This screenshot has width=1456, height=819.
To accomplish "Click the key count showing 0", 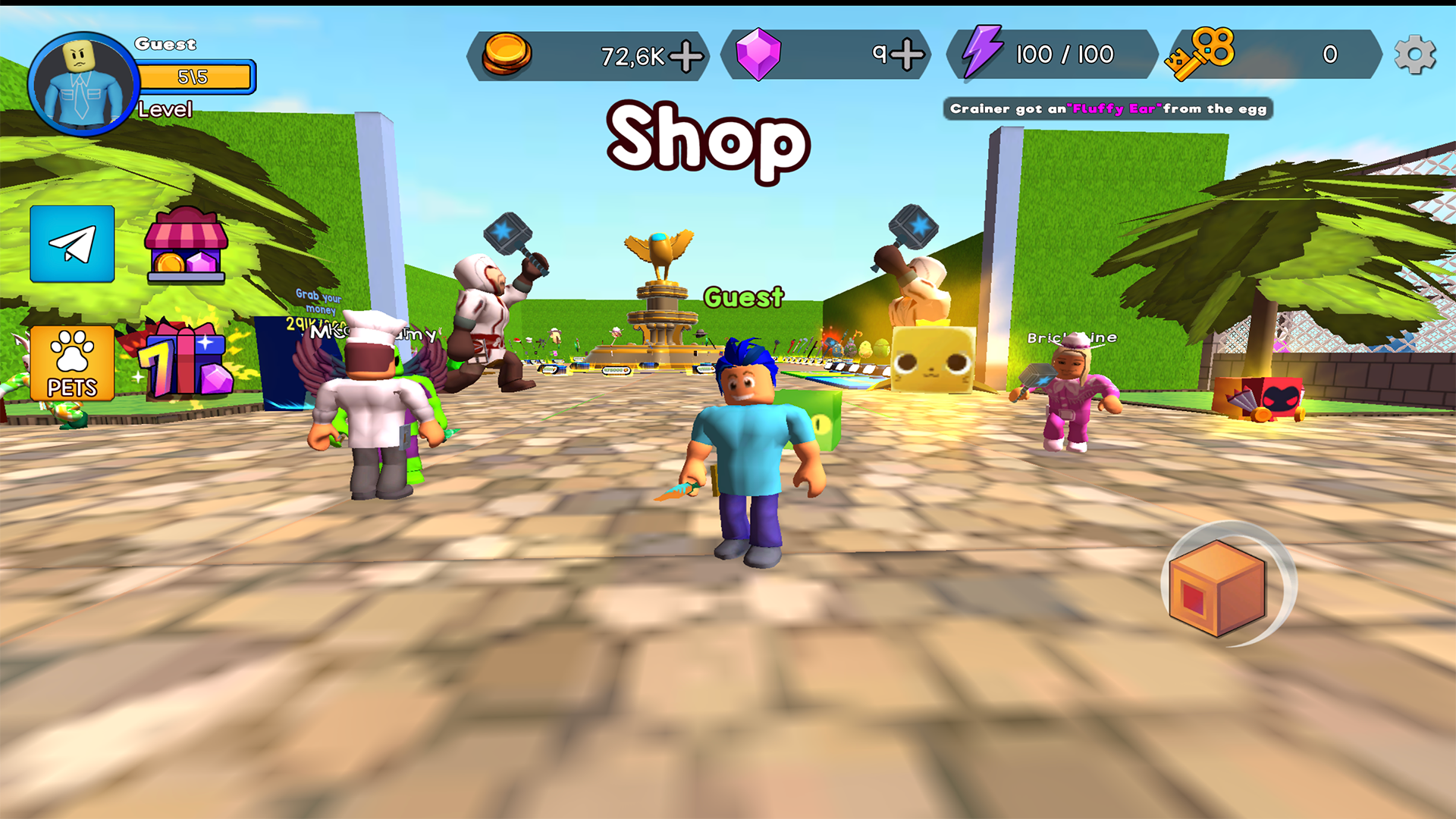I will pos(1330,53).
